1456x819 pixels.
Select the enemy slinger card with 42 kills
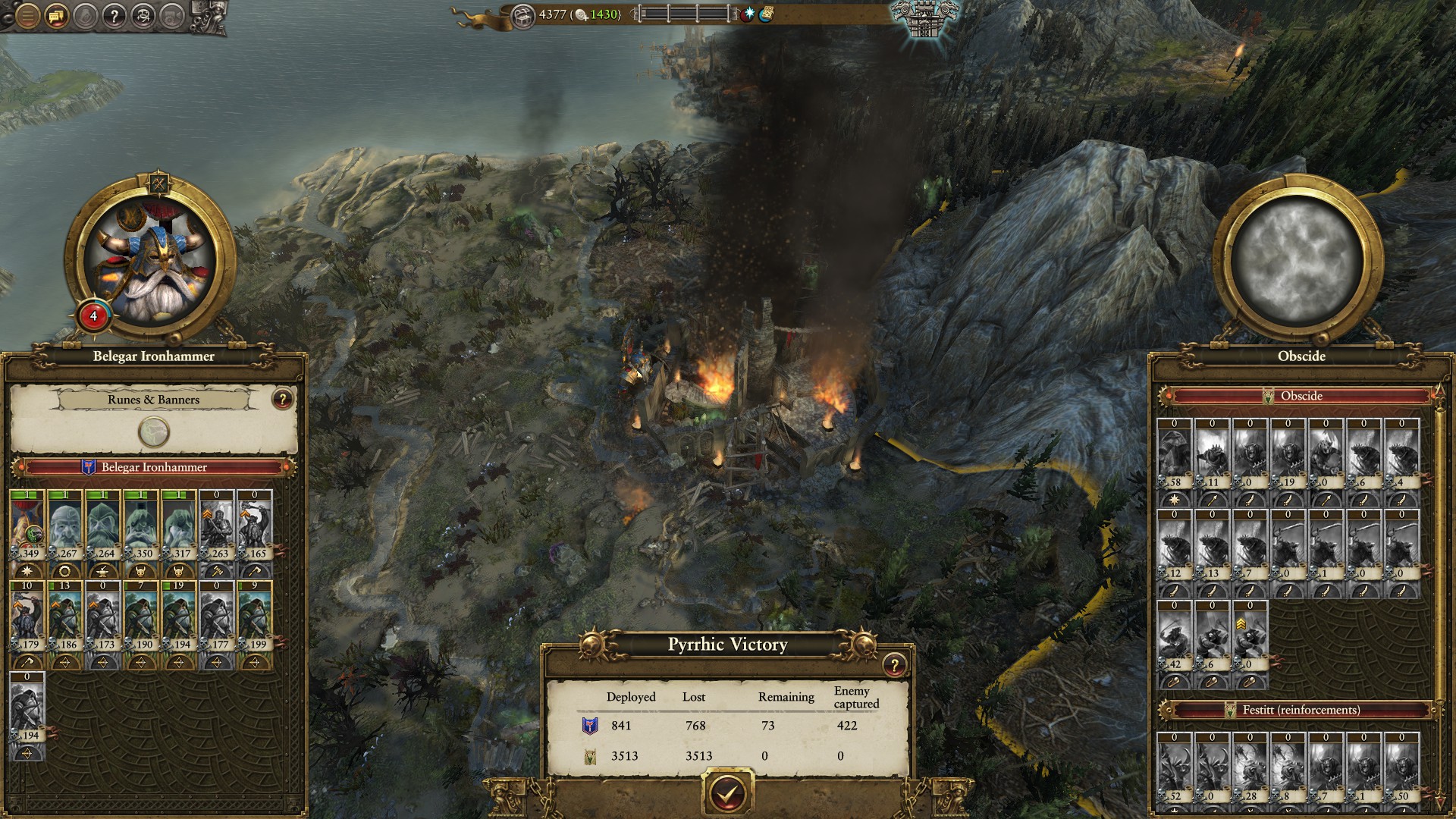point(1174,635)
